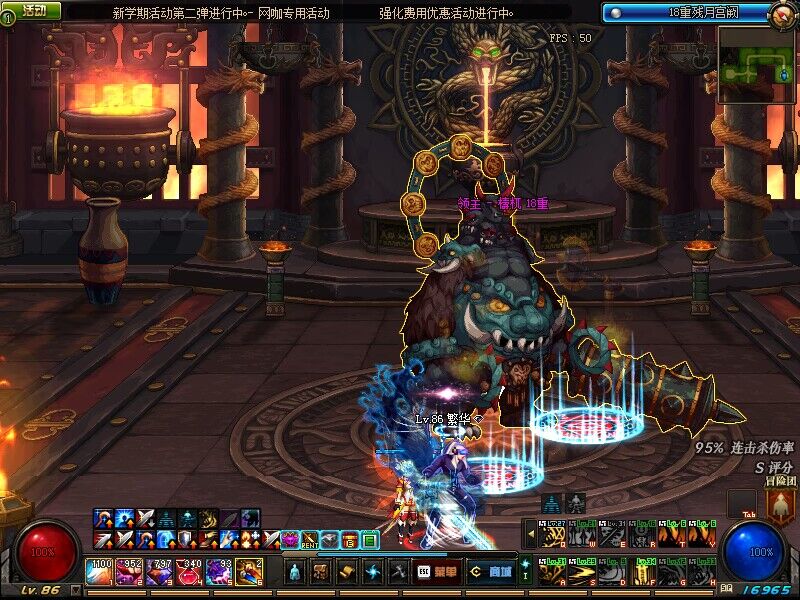Image resolution: width=800 pixels, height=600 pixels.
Task: Click the compass icon beside the dungeon name
Action: 784,13
